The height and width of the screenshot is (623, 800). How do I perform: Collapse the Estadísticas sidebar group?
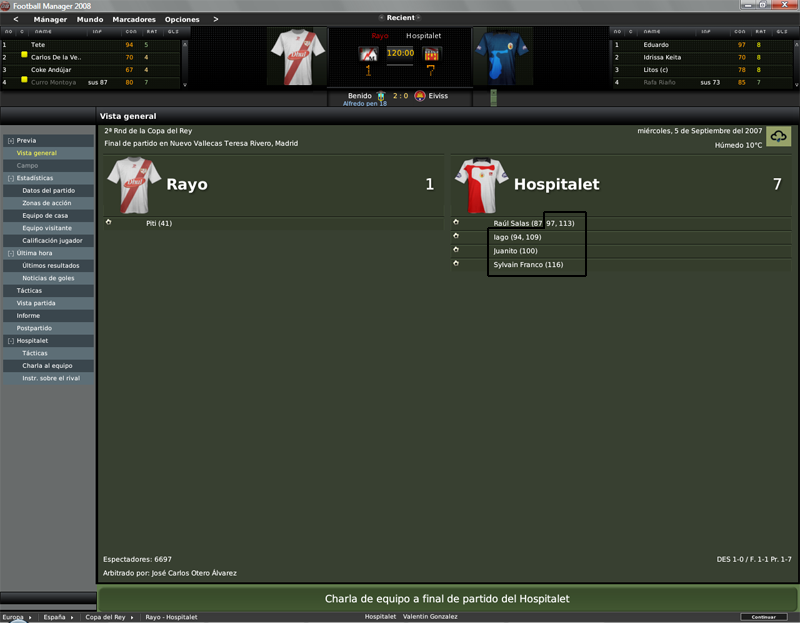[x=10, y=178]
